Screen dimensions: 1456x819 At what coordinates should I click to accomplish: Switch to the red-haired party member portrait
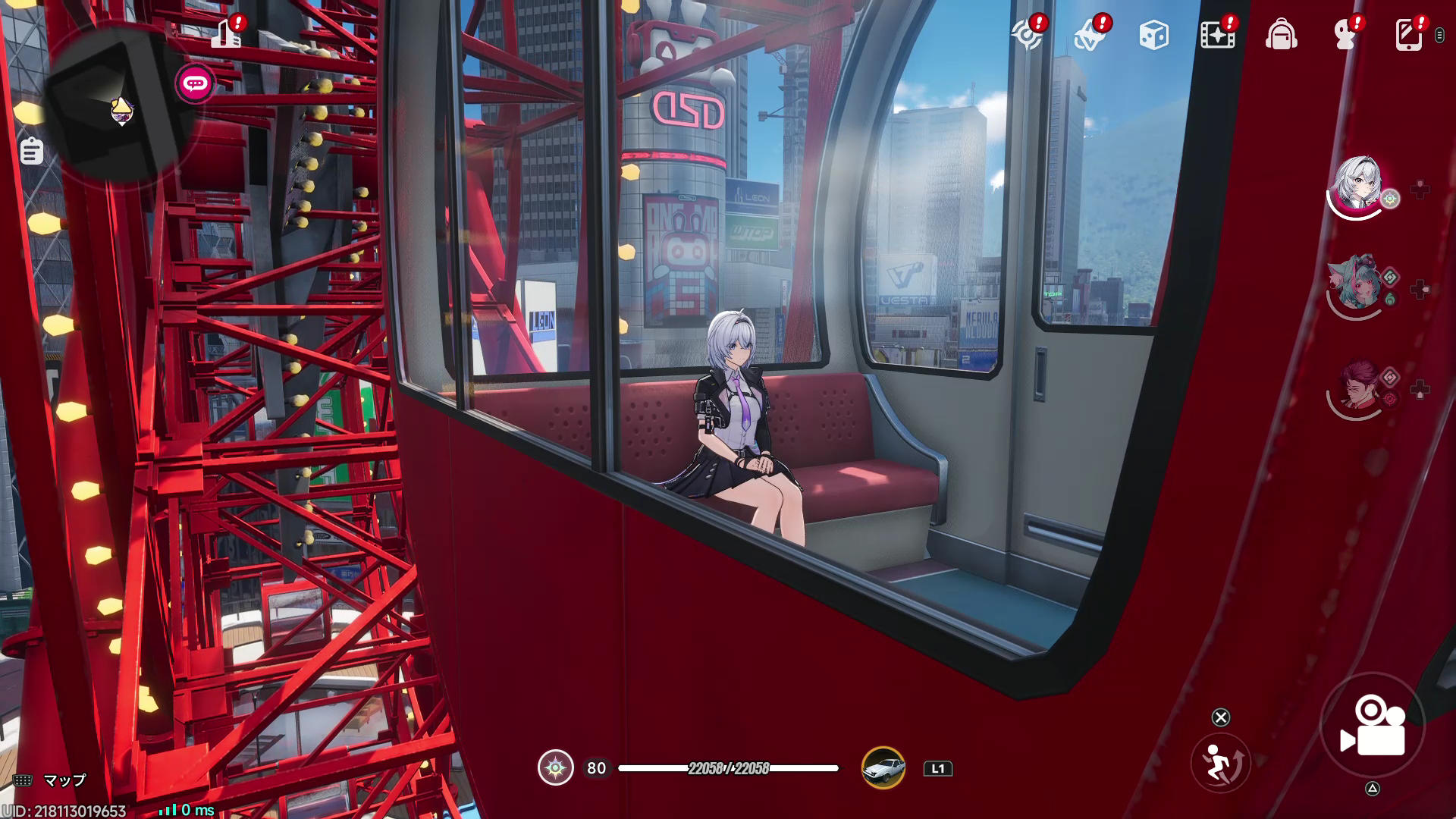pos(1357,388)
